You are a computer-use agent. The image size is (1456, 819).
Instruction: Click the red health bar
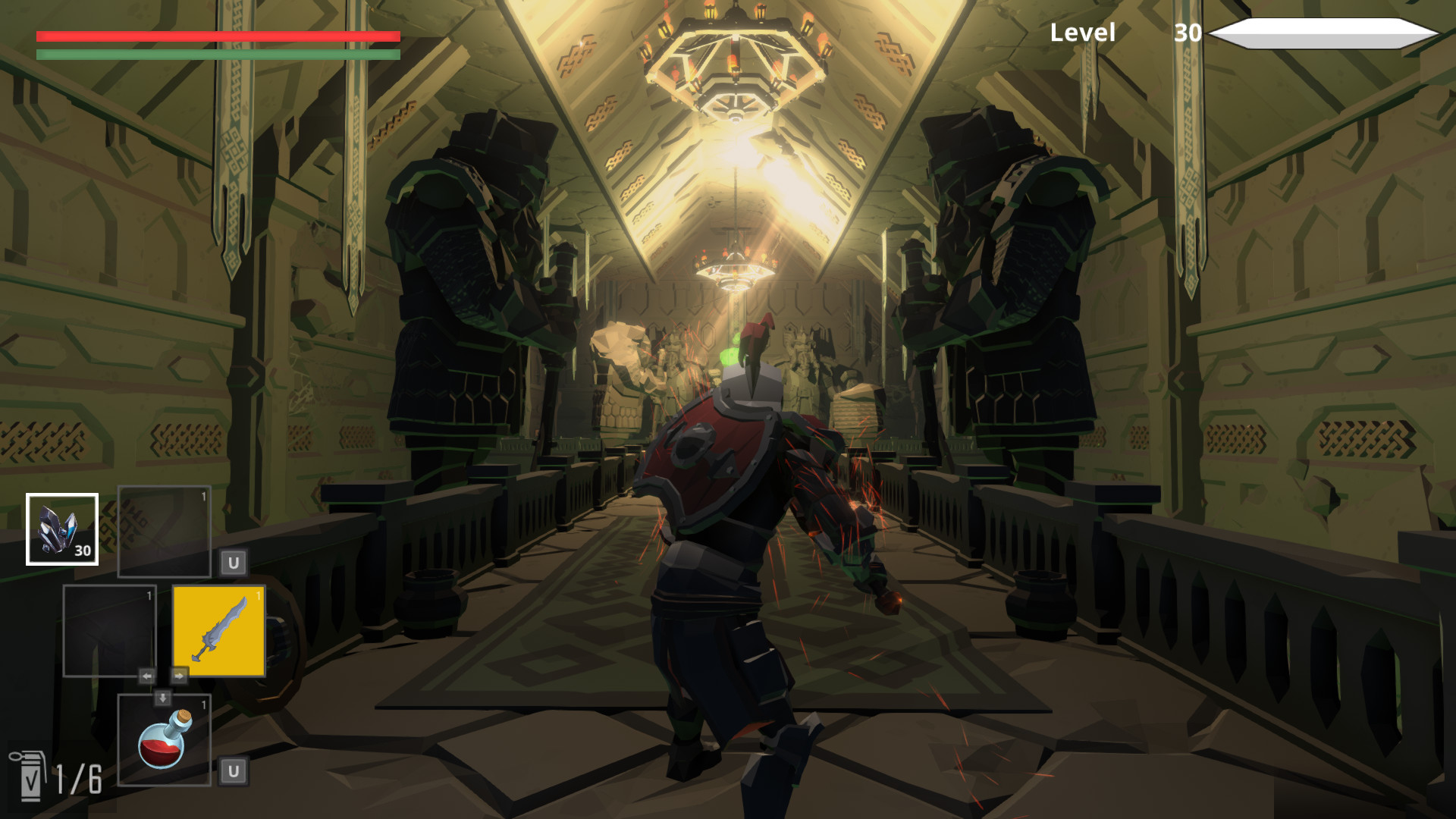pos(216,36)
